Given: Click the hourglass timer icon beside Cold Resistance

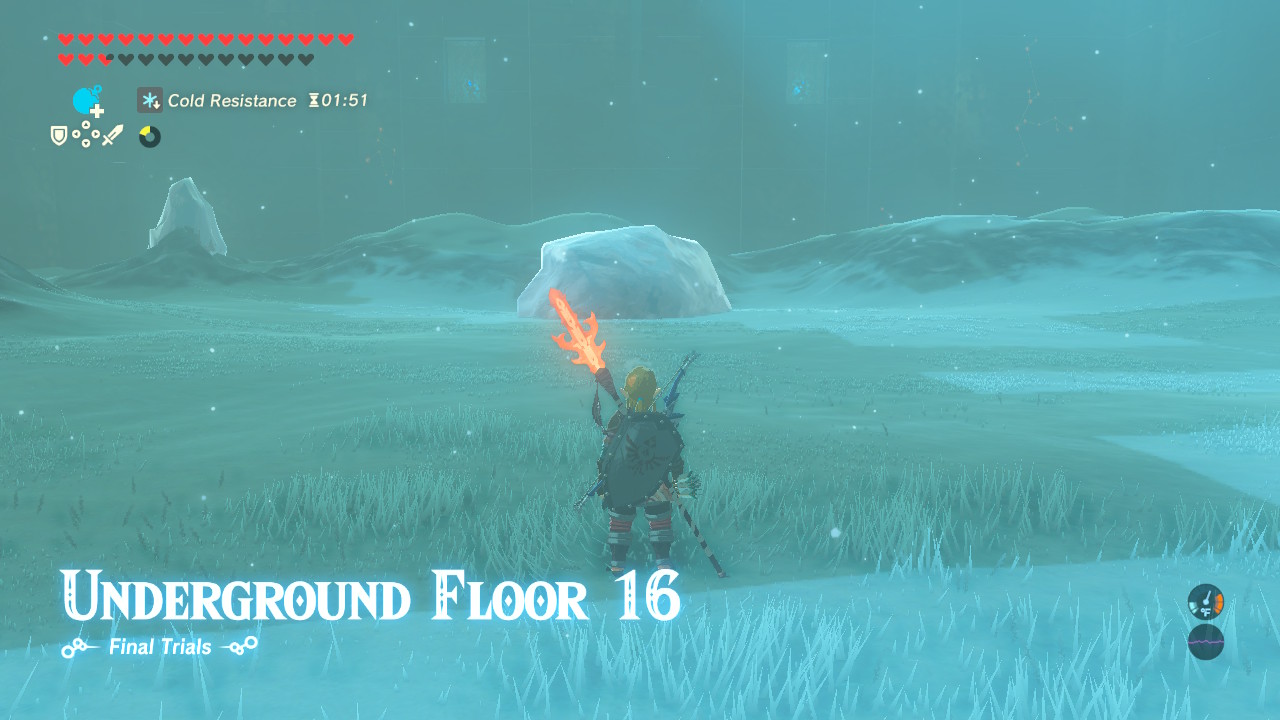Looking at the screenshot, I should click(314, 100).
